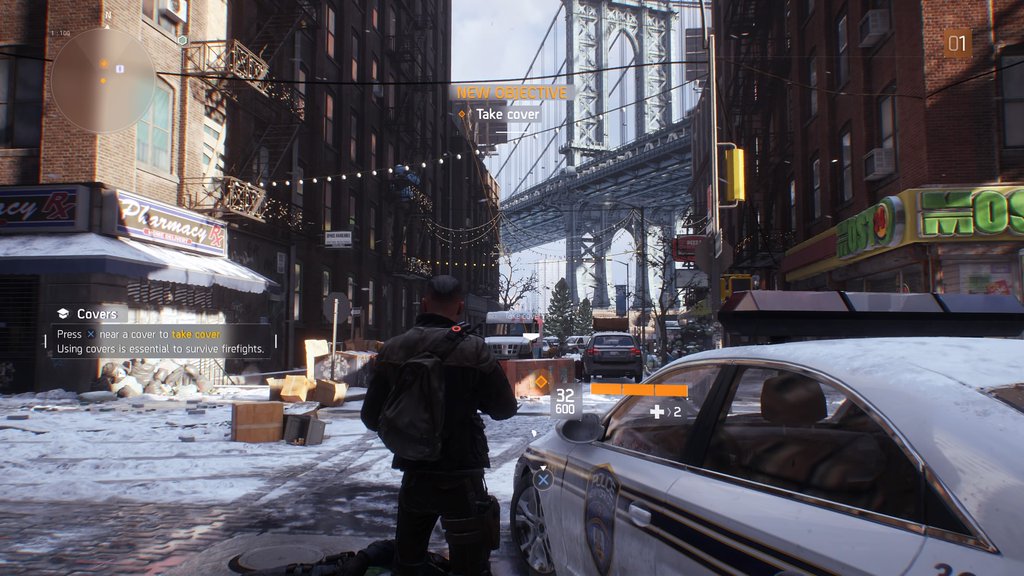
Task: Click the 01 level badge
Action: coord(957,43)
